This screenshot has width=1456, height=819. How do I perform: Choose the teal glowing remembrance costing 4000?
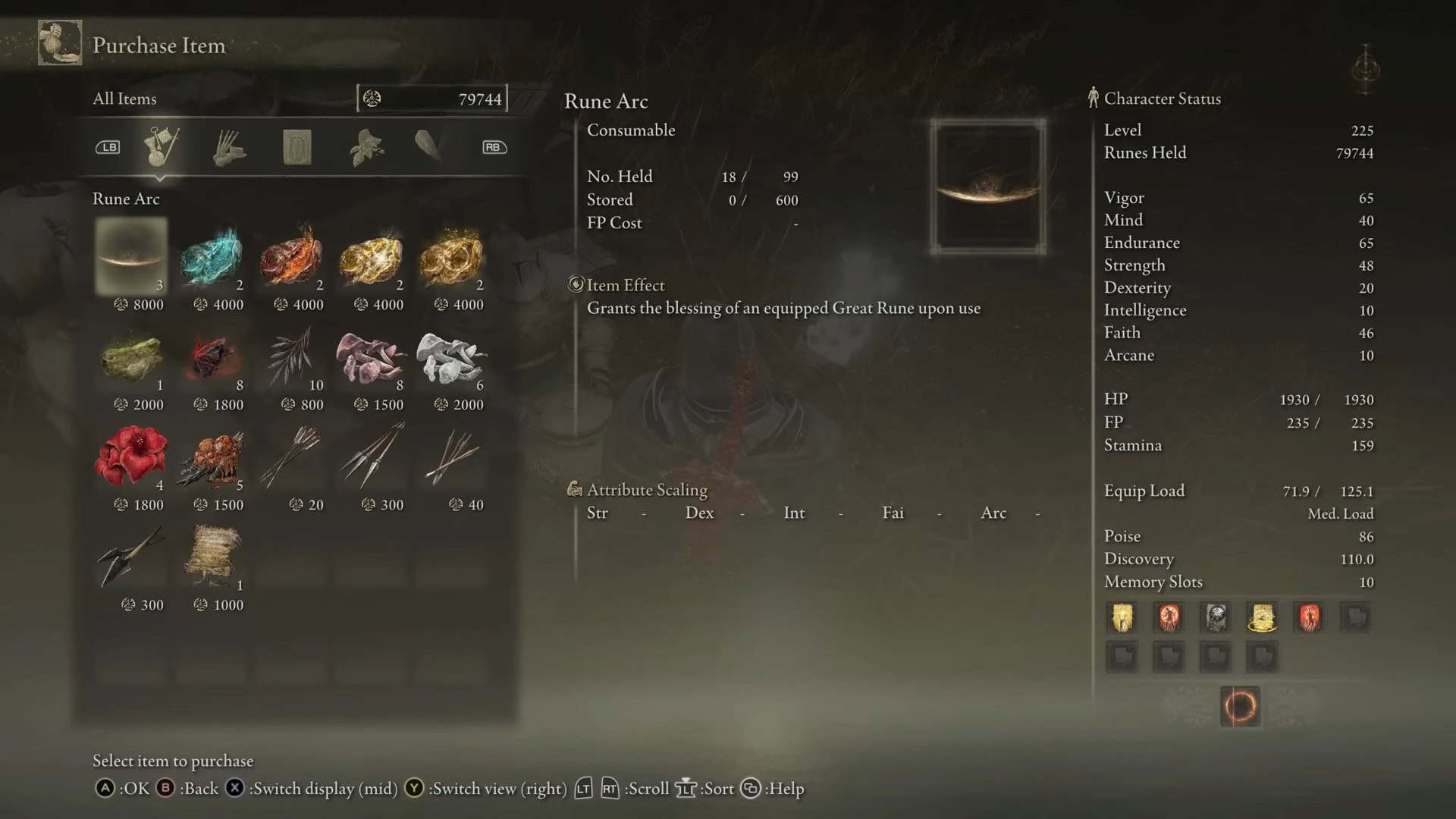pos(212,256)
